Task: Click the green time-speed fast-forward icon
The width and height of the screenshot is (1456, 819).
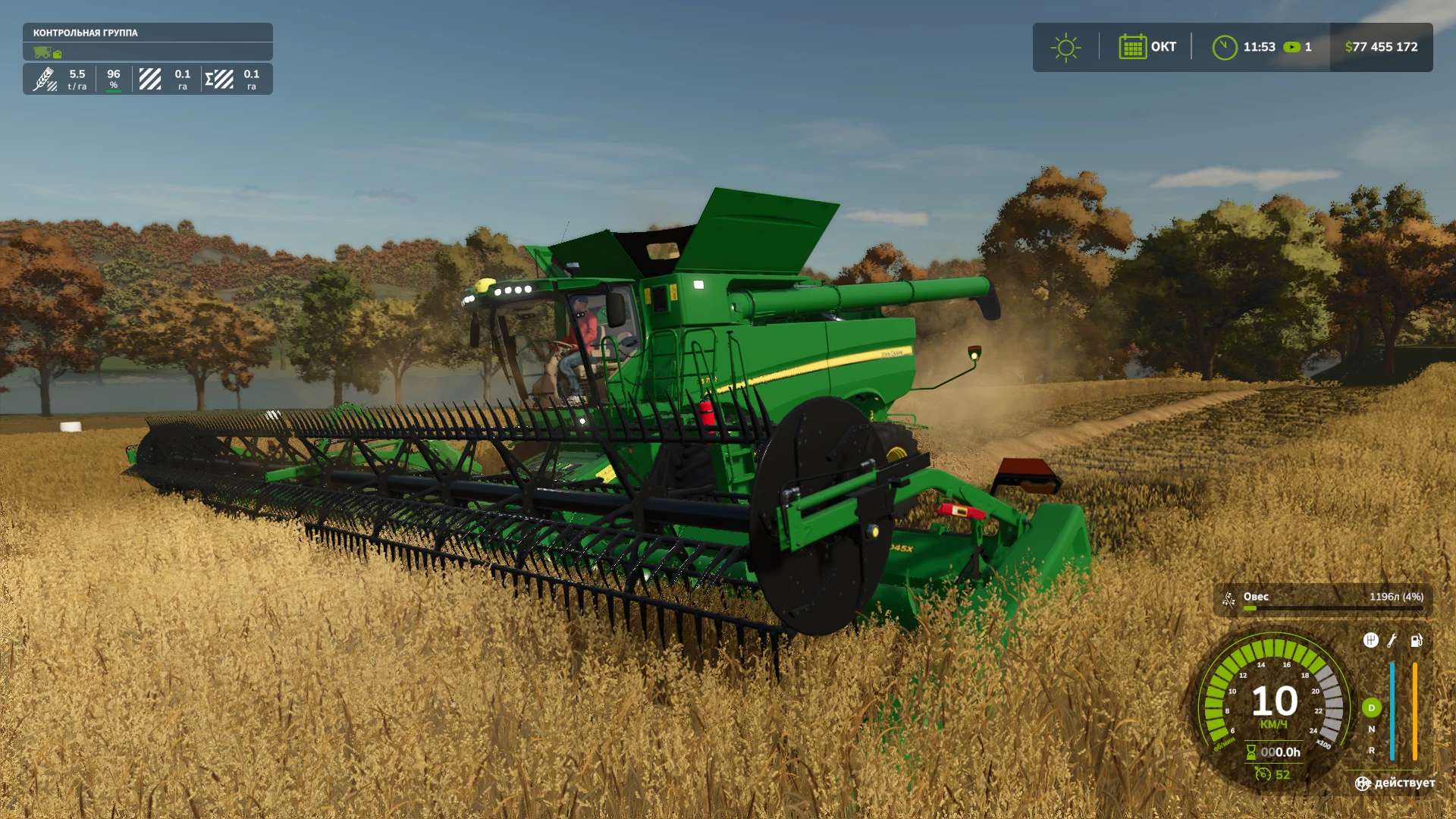Action: click(1291, 47)
